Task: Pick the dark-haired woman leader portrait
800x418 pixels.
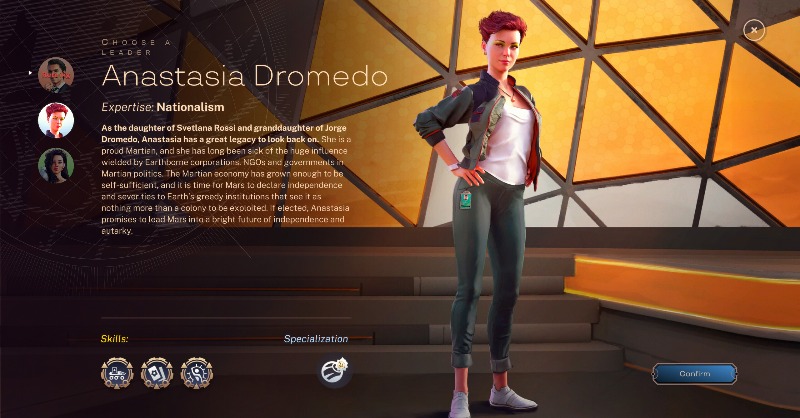Action: [x=56, y=165]
